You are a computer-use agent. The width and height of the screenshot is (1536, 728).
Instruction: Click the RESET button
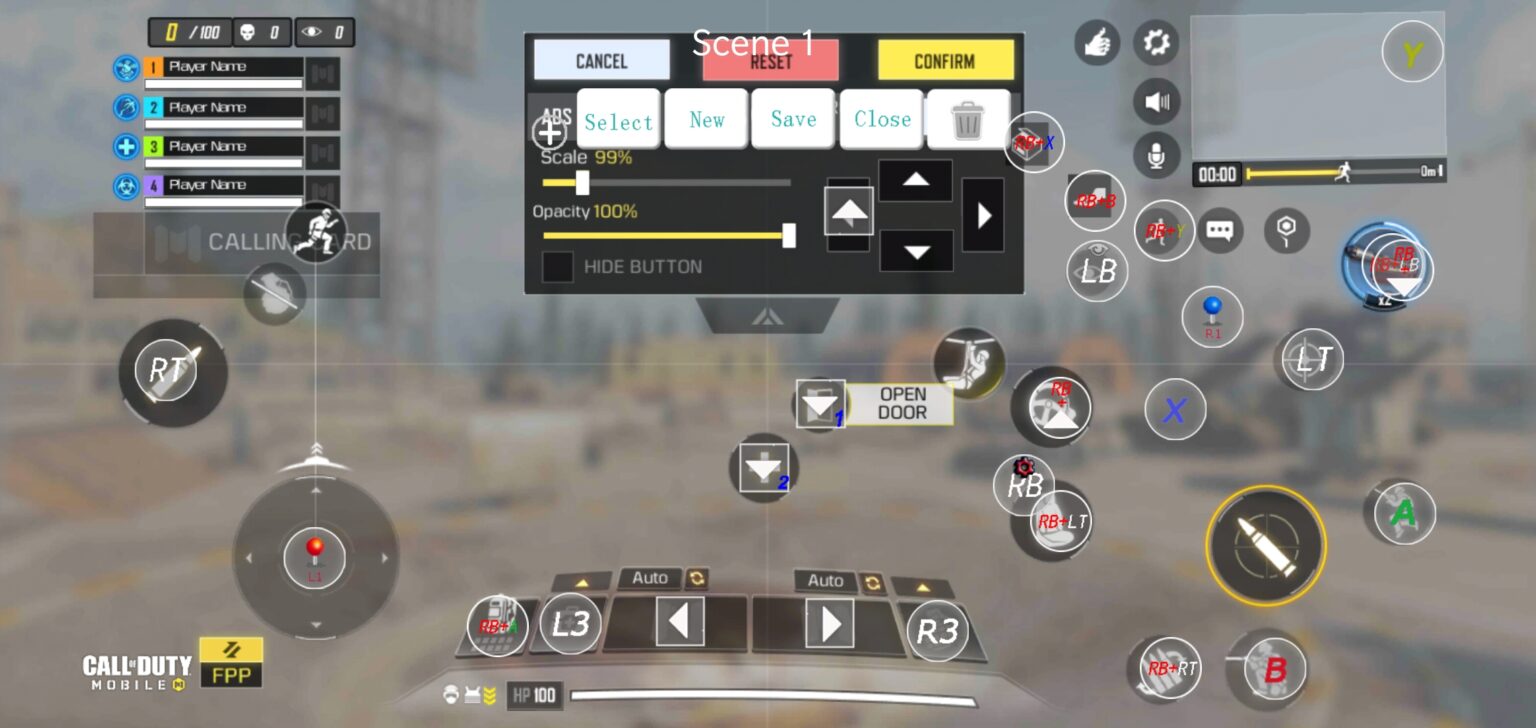pyautogui.click(x=772, y=61)
